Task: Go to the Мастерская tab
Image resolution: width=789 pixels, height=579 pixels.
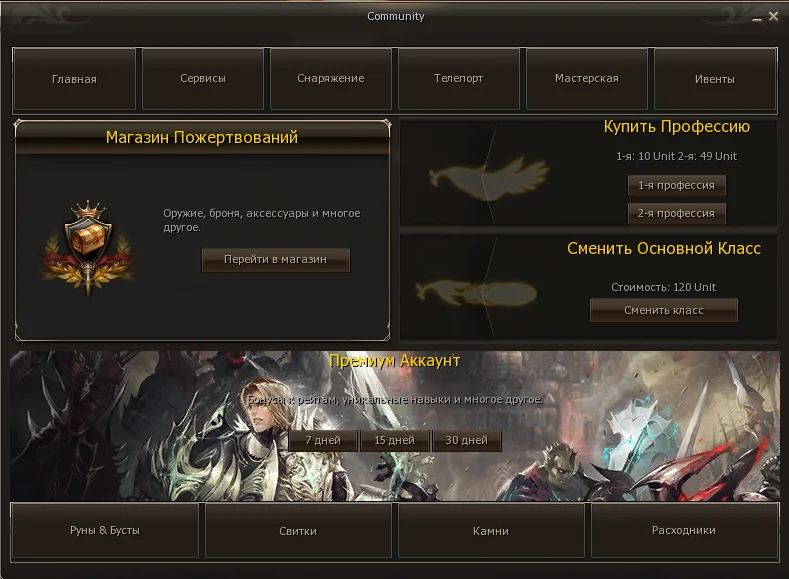Action: coord(587,79)
